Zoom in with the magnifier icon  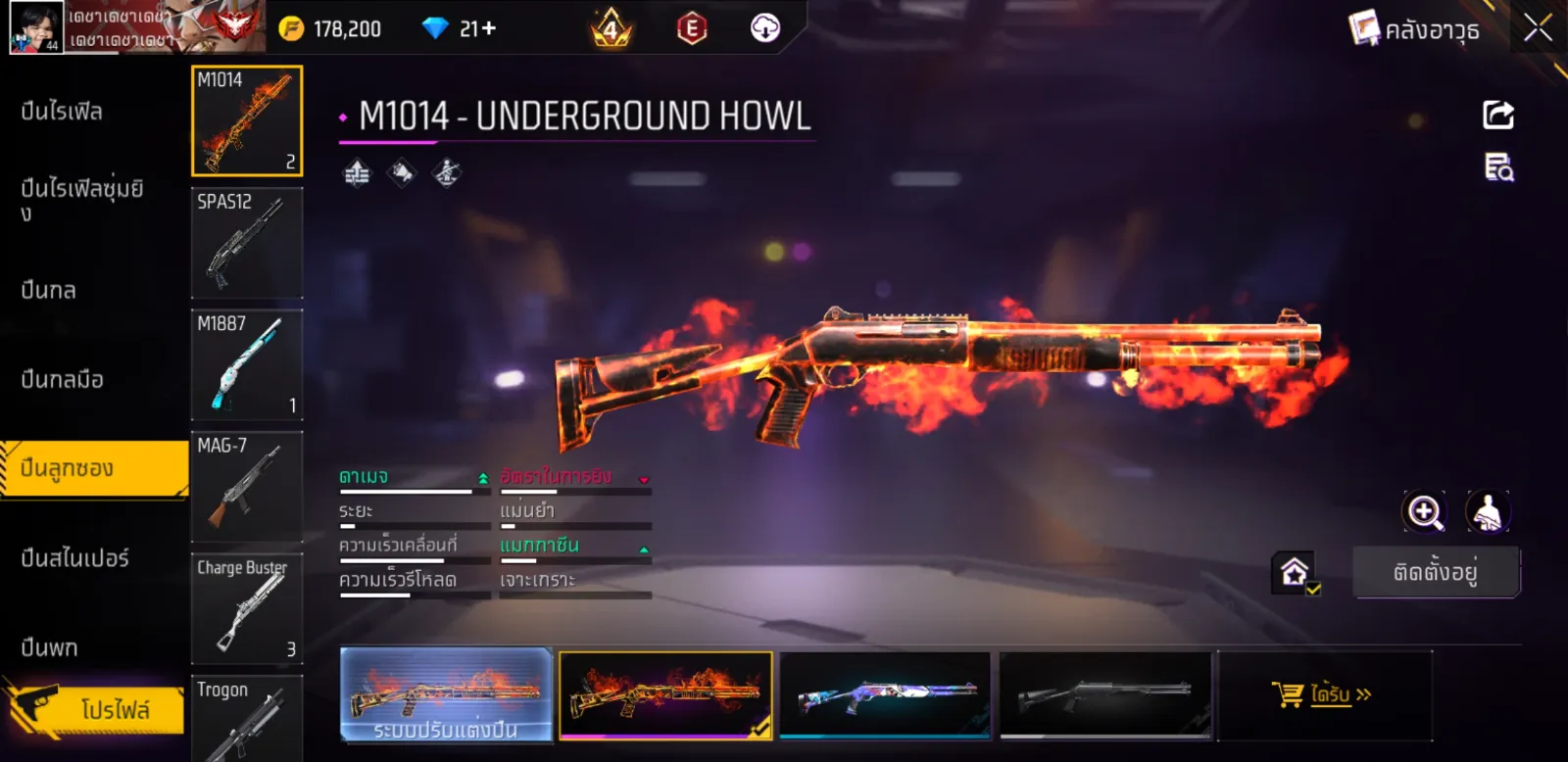coord(1424,511)
